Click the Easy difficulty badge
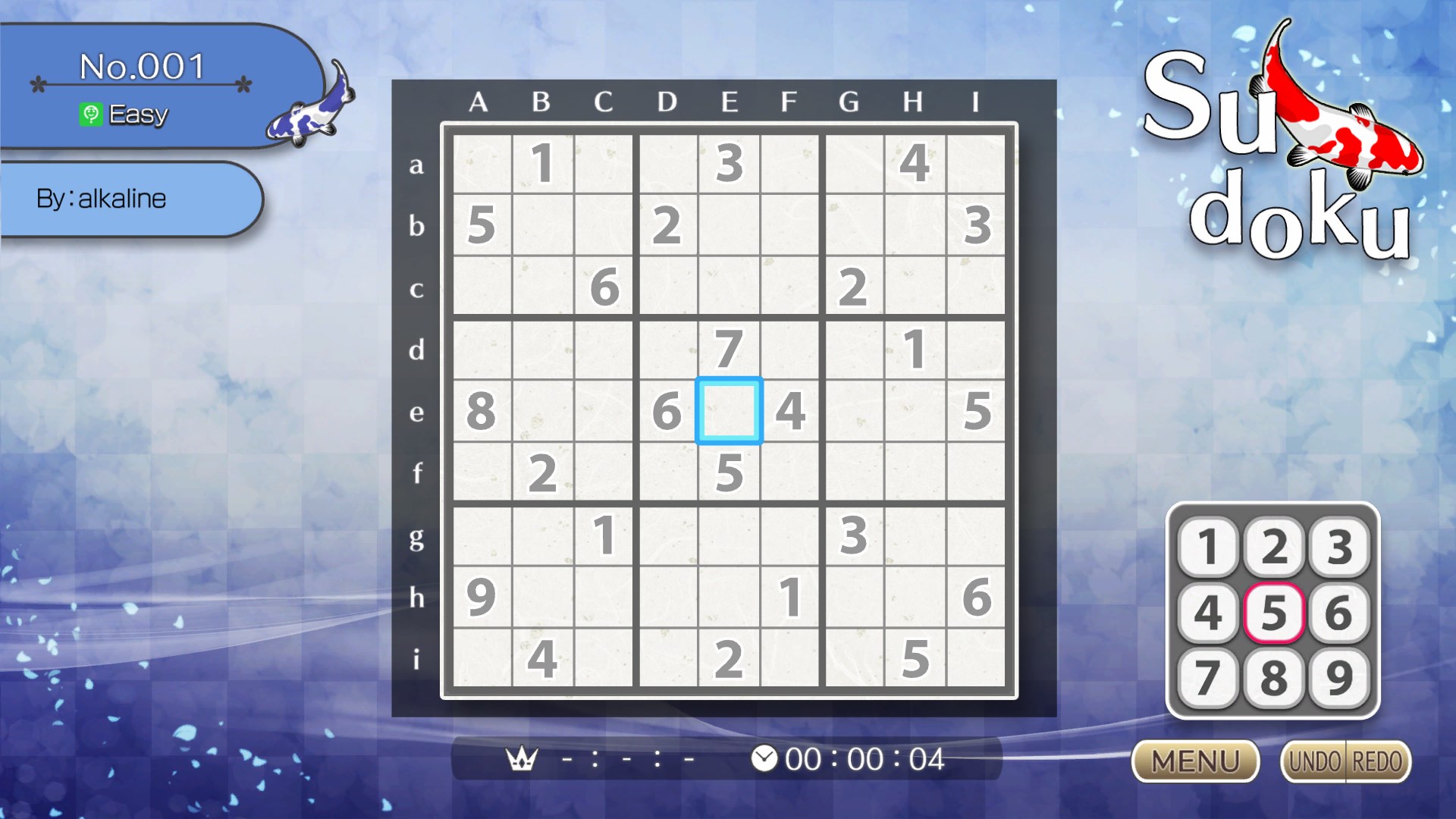 pos(125,115)
